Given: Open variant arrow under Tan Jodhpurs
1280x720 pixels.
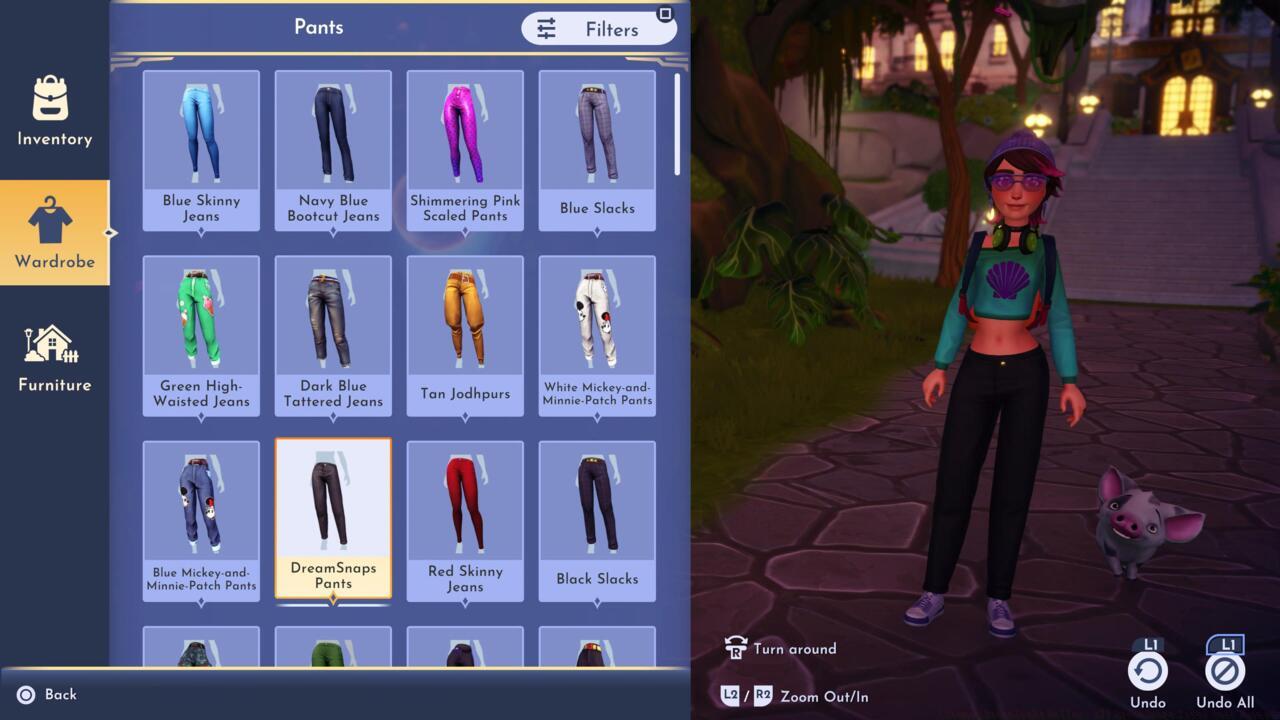Looking at the screenshot, I should (x=465, y=417).
